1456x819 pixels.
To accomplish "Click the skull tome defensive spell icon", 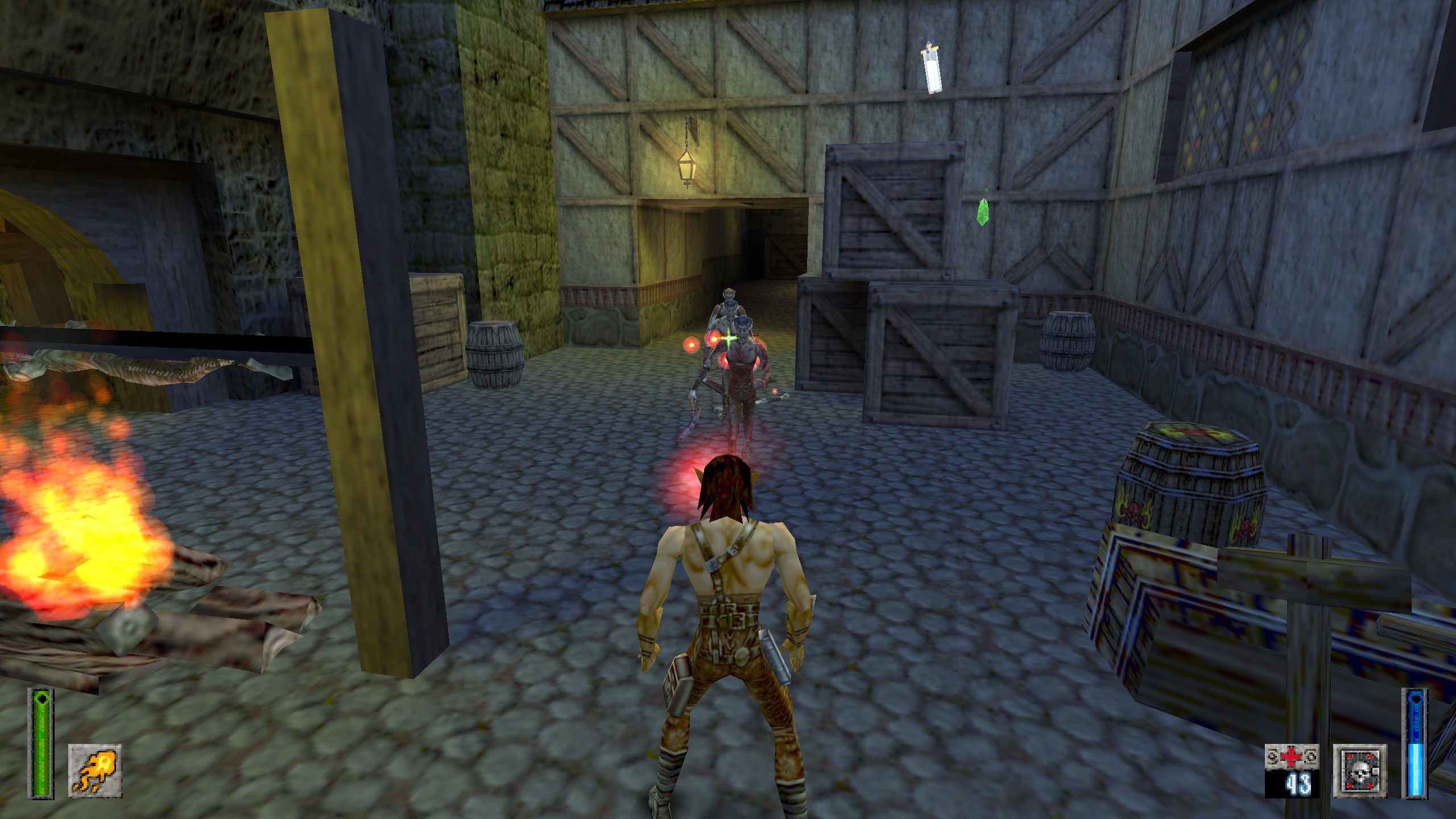I will pos(1360,771).
